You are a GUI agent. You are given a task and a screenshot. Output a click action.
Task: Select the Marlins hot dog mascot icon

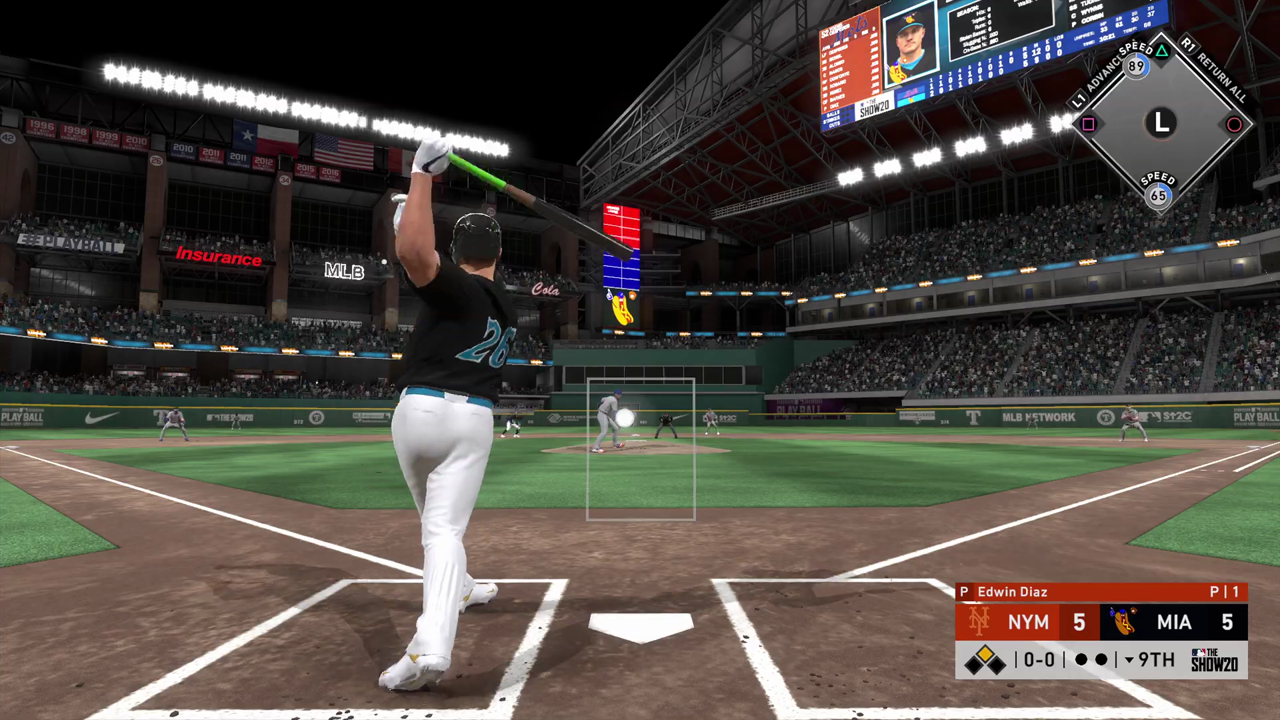click(1121, 620)
